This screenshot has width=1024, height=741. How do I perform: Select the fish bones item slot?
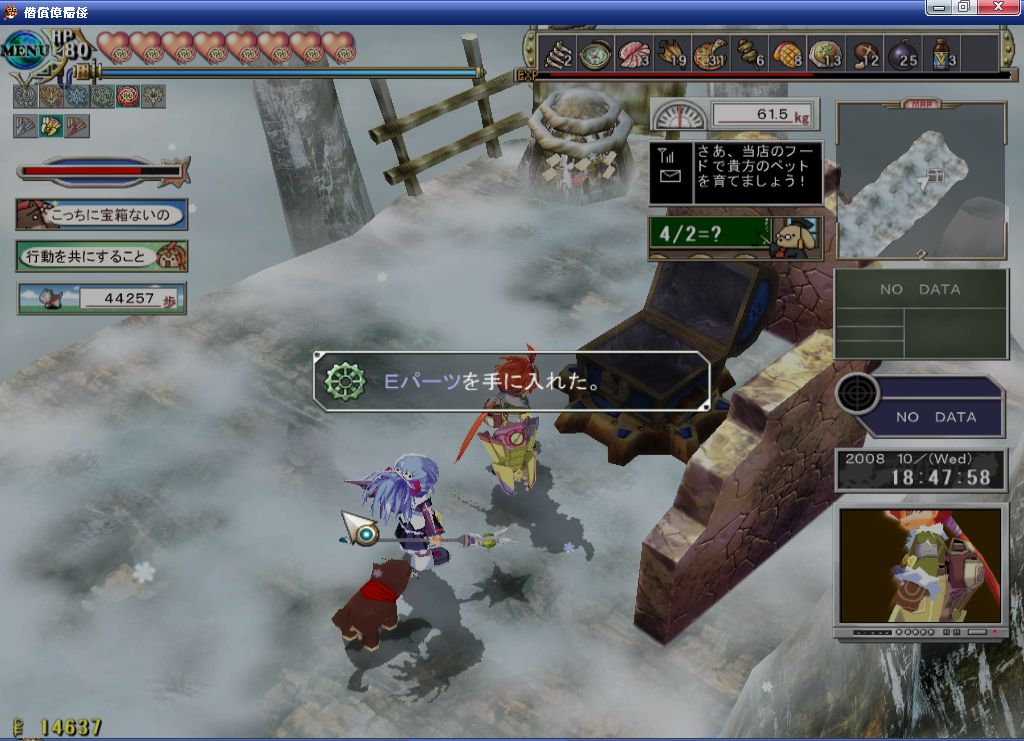pos(556,53)
